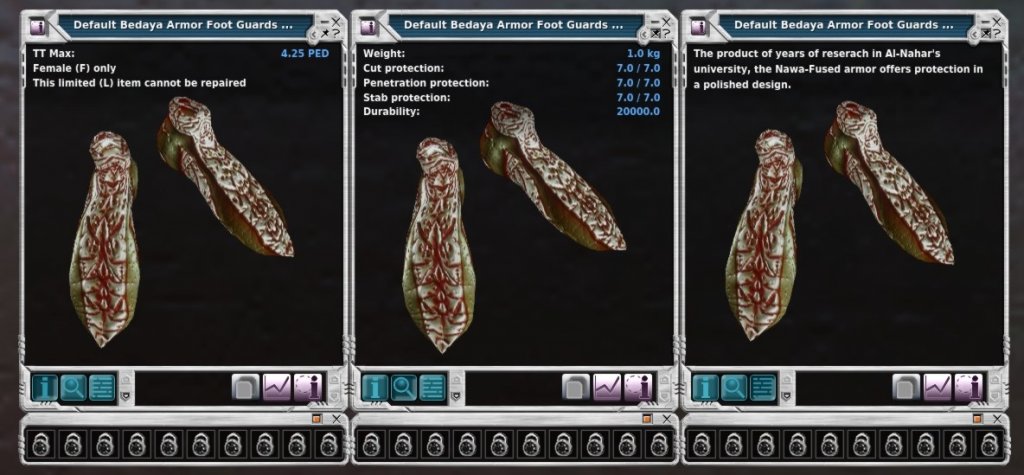Minimize the window listing Cut protection stats
This screenshot has width=1024, height=475.
tap(653, 20)
